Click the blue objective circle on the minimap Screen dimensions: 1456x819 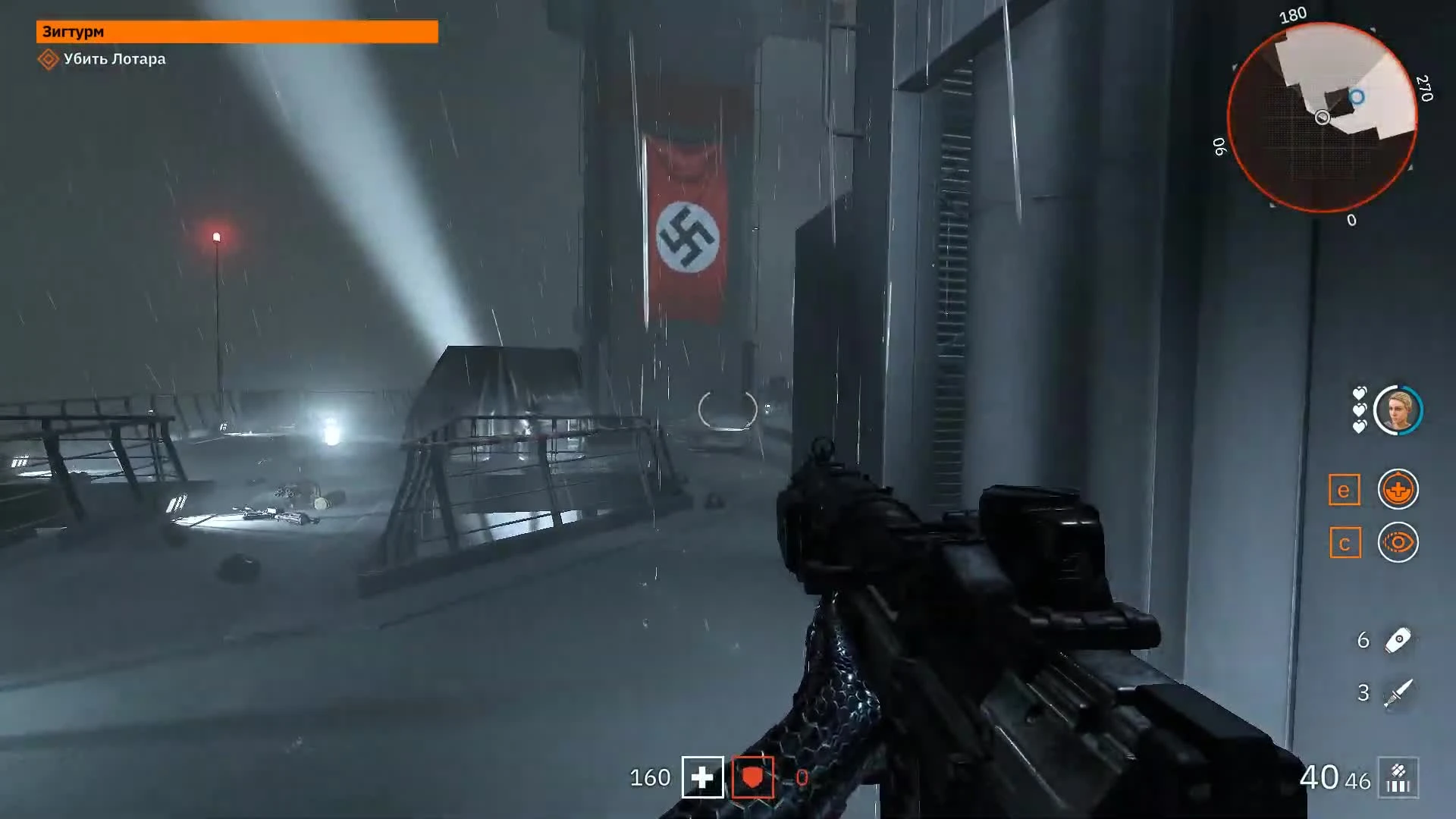point(1357,97)
